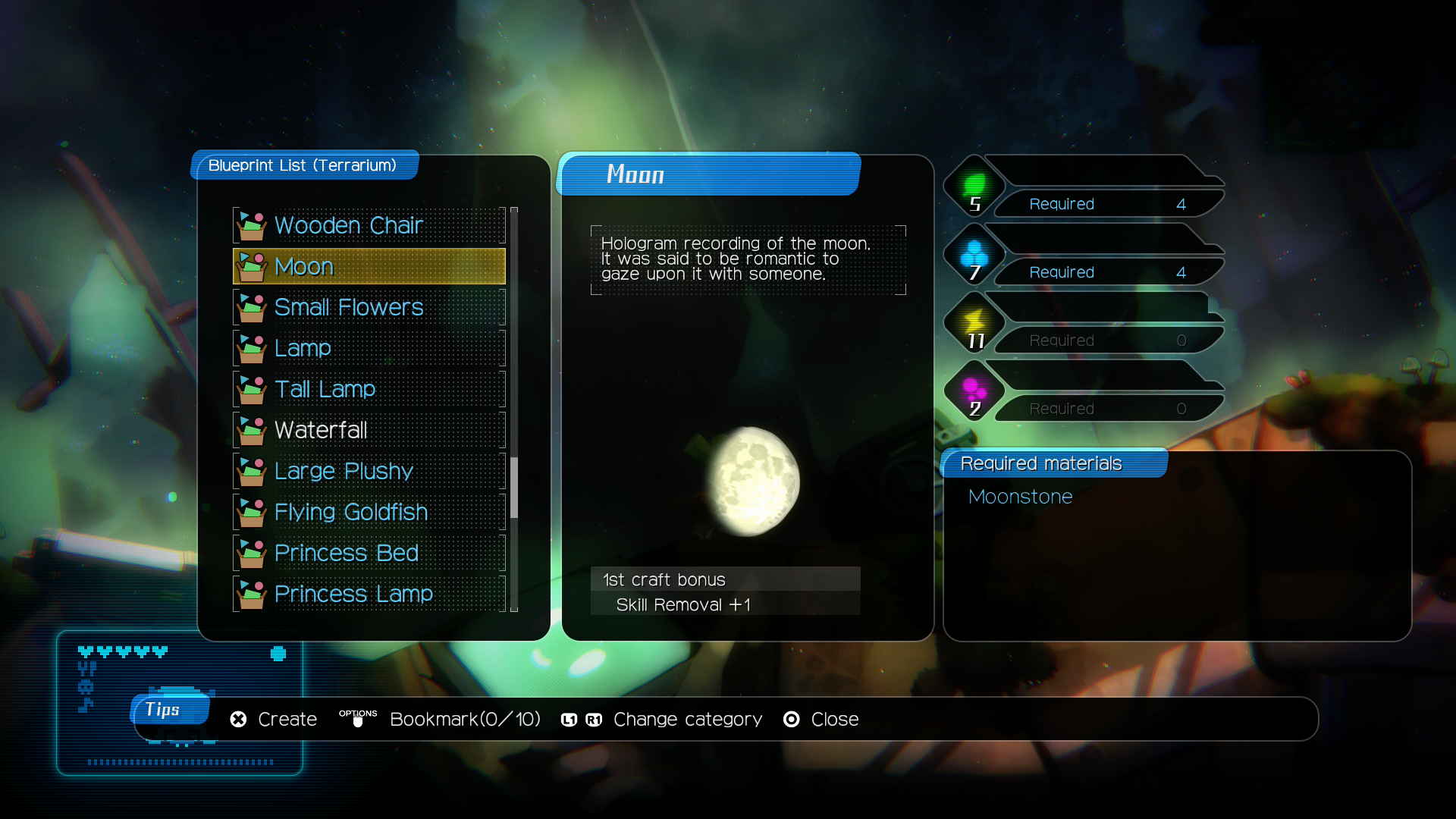Click the Options bookmark controller icon

tap(358, 719)
